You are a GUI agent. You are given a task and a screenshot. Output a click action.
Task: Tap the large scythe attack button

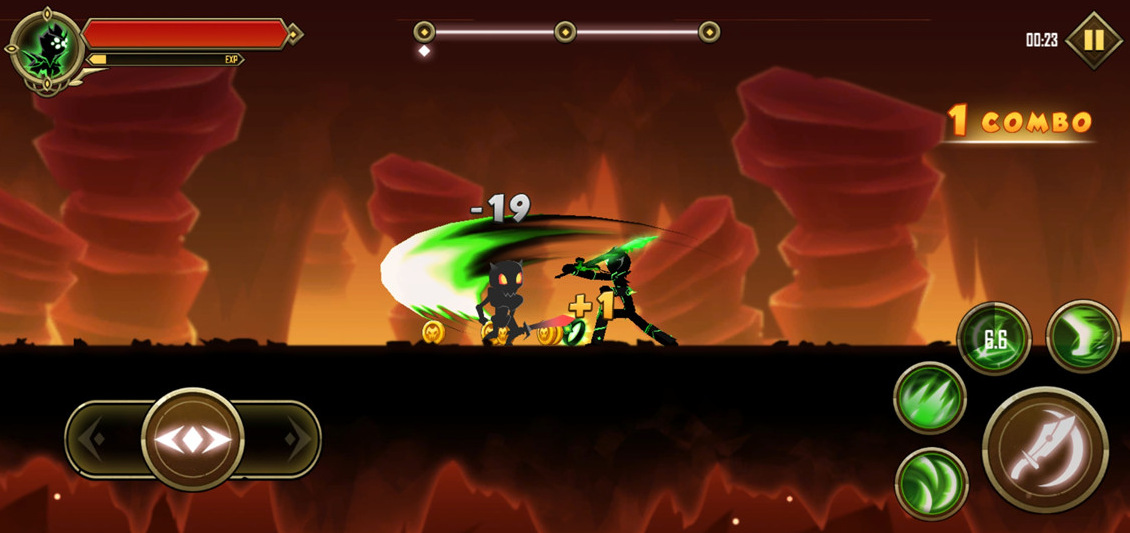point(1045,449)
